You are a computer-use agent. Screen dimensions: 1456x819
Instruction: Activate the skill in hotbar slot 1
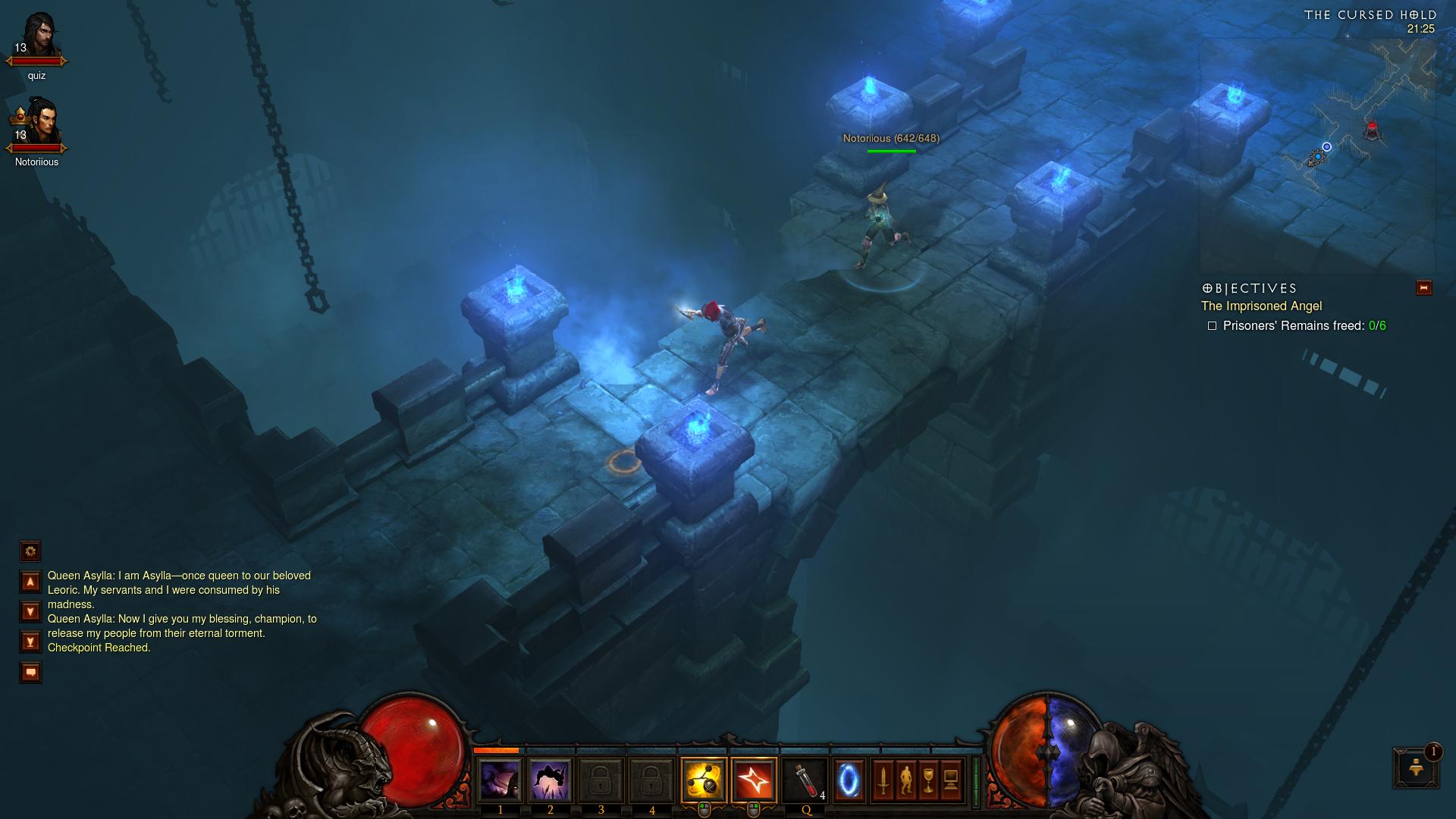click(x=500, y=780)
